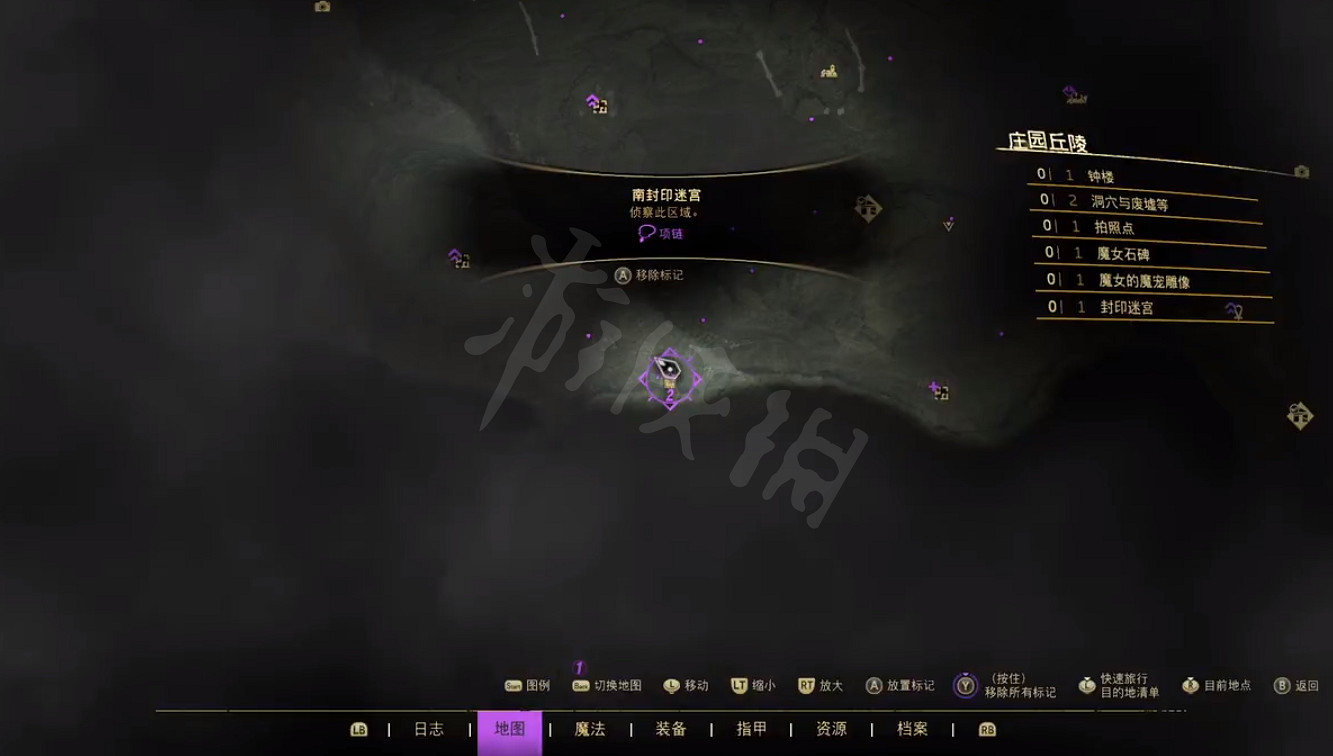Click the labyrinth icon beside the 封印迷宫 entry
The height and width of the screenshot is (756, 1333).
click(1236, 310)
